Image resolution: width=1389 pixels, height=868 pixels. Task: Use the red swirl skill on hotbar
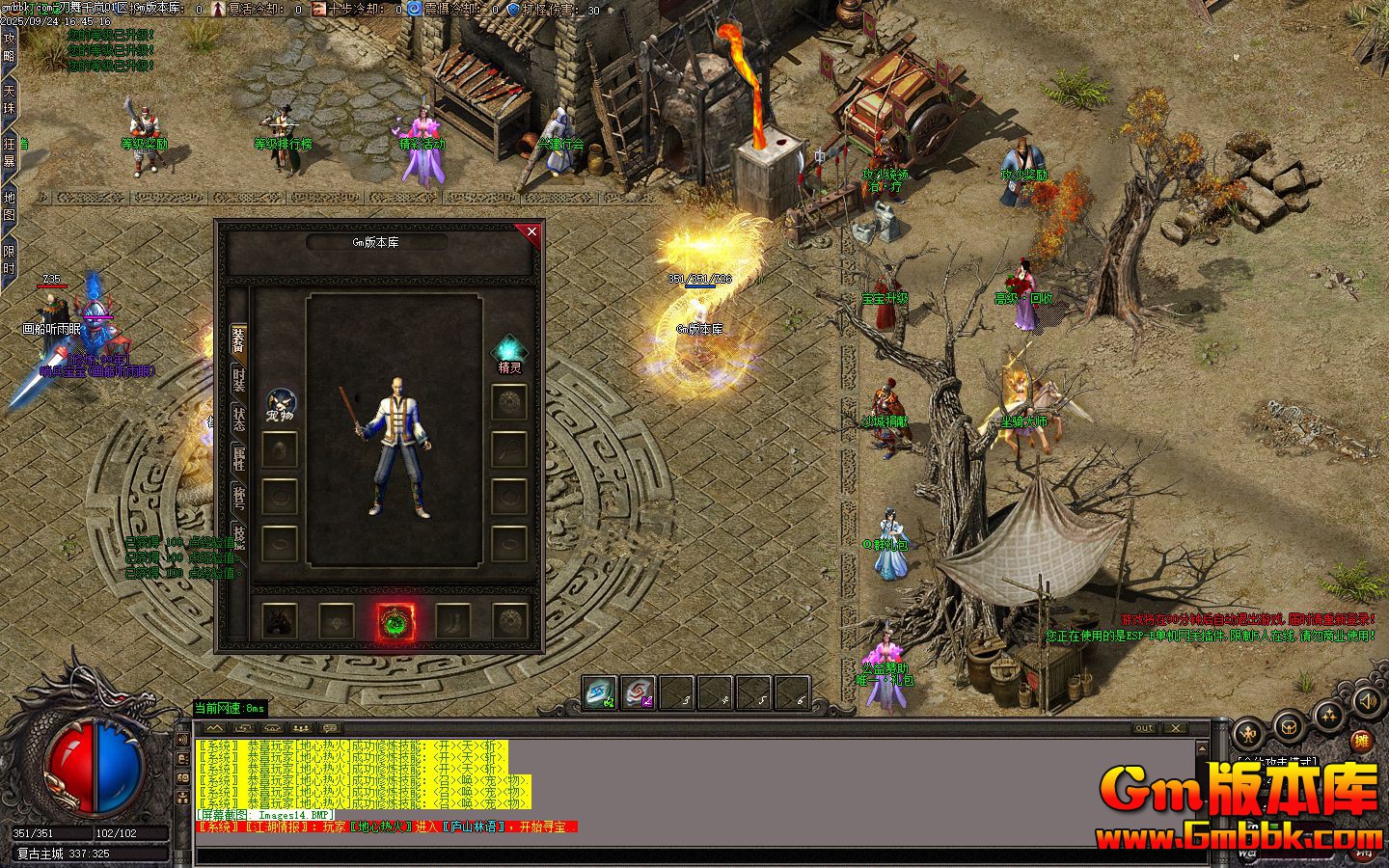click(x=638, y=692)
